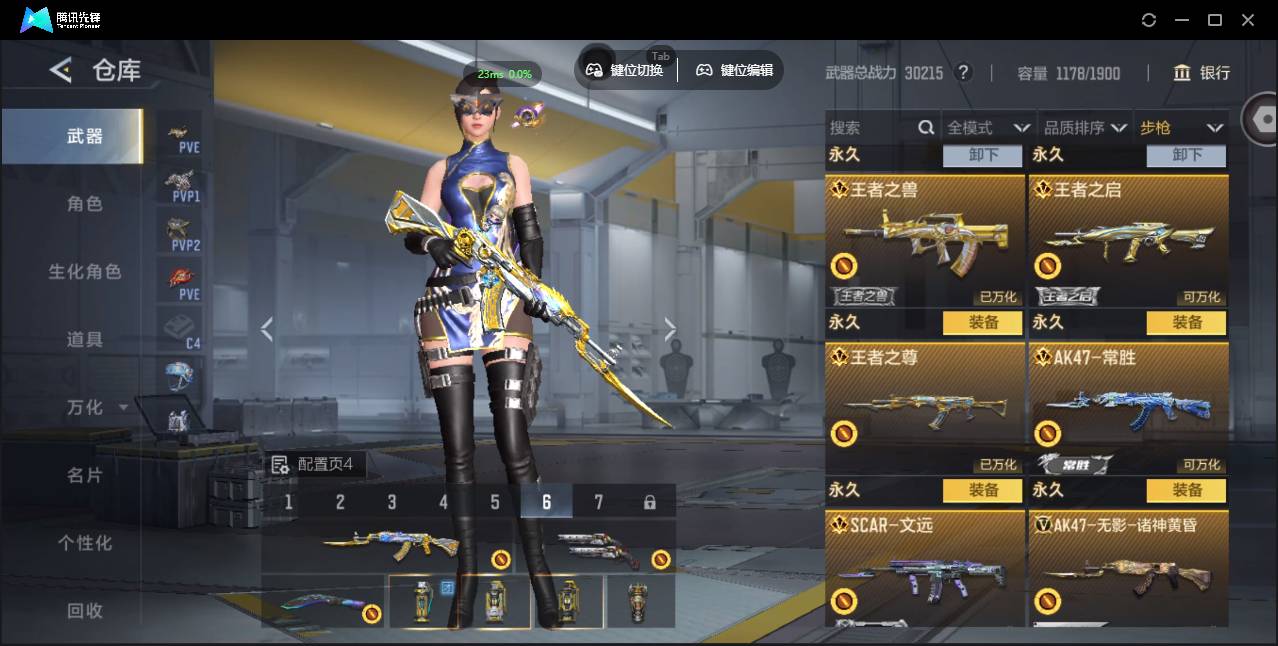Select the 角色 category
This screenshot has width=1278, height=646.
tap(85, 204)
